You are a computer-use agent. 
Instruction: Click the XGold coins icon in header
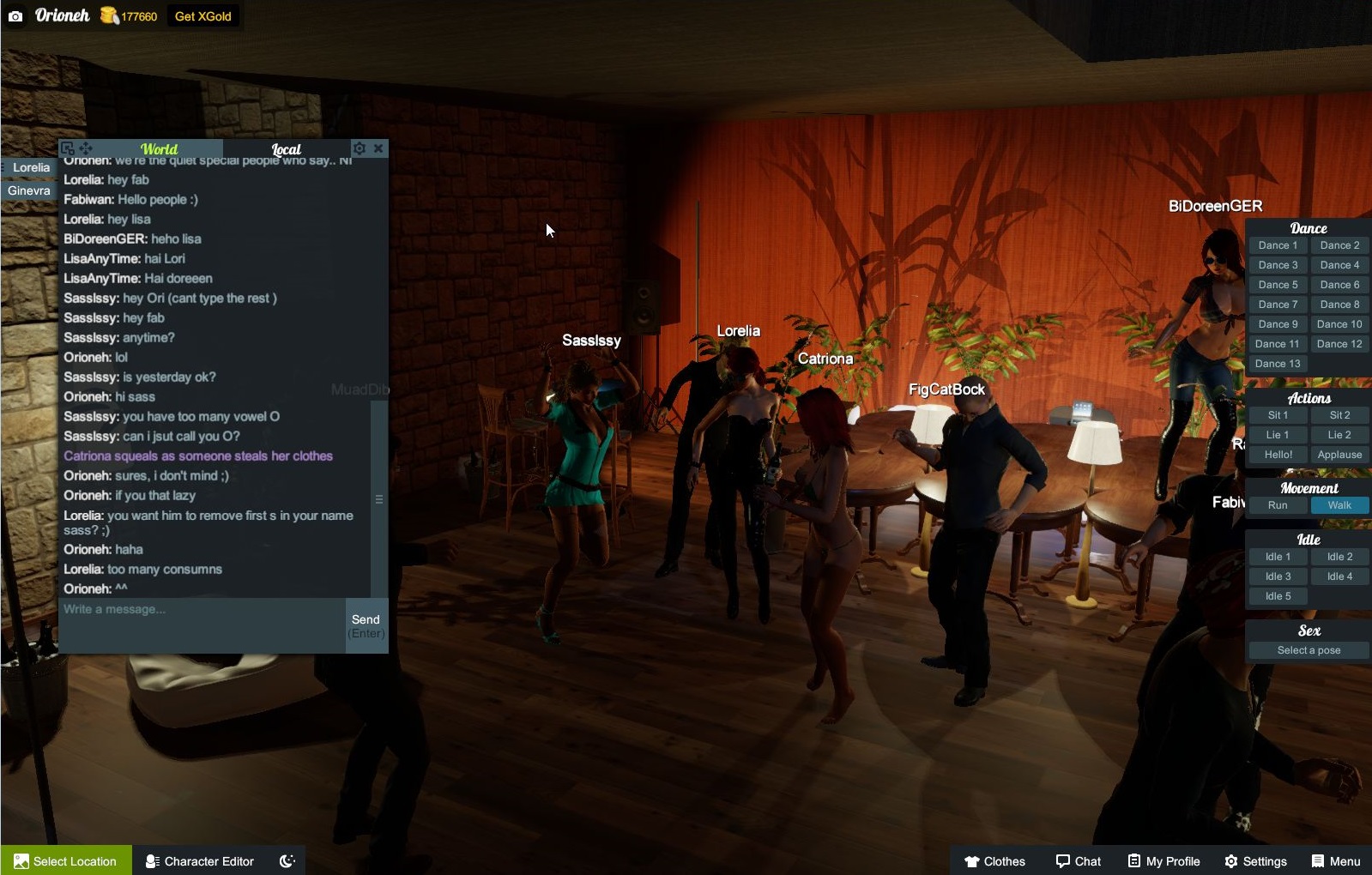click(x=108, y=15)
